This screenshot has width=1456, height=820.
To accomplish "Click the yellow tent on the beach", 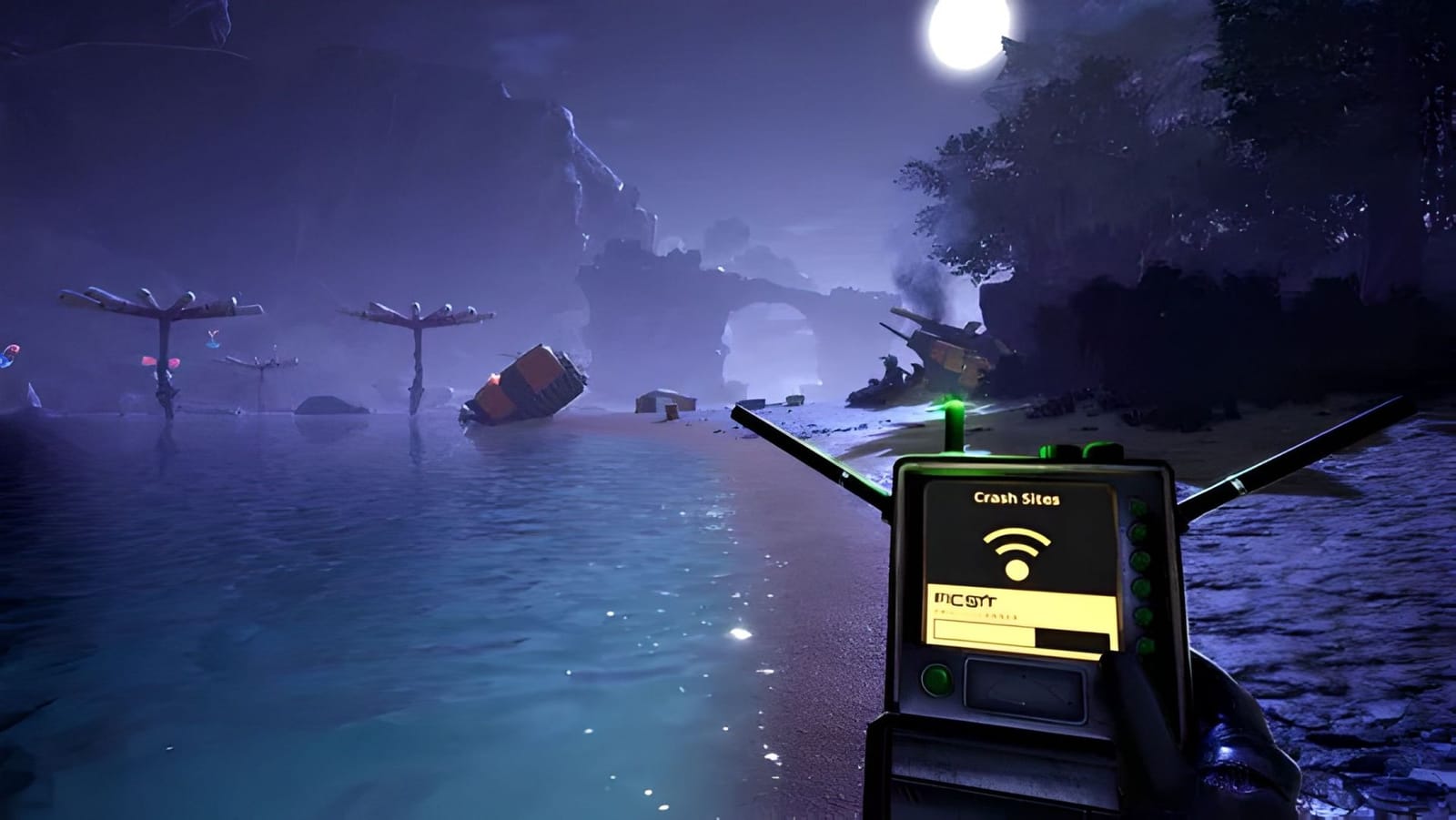I will point(664,400).
